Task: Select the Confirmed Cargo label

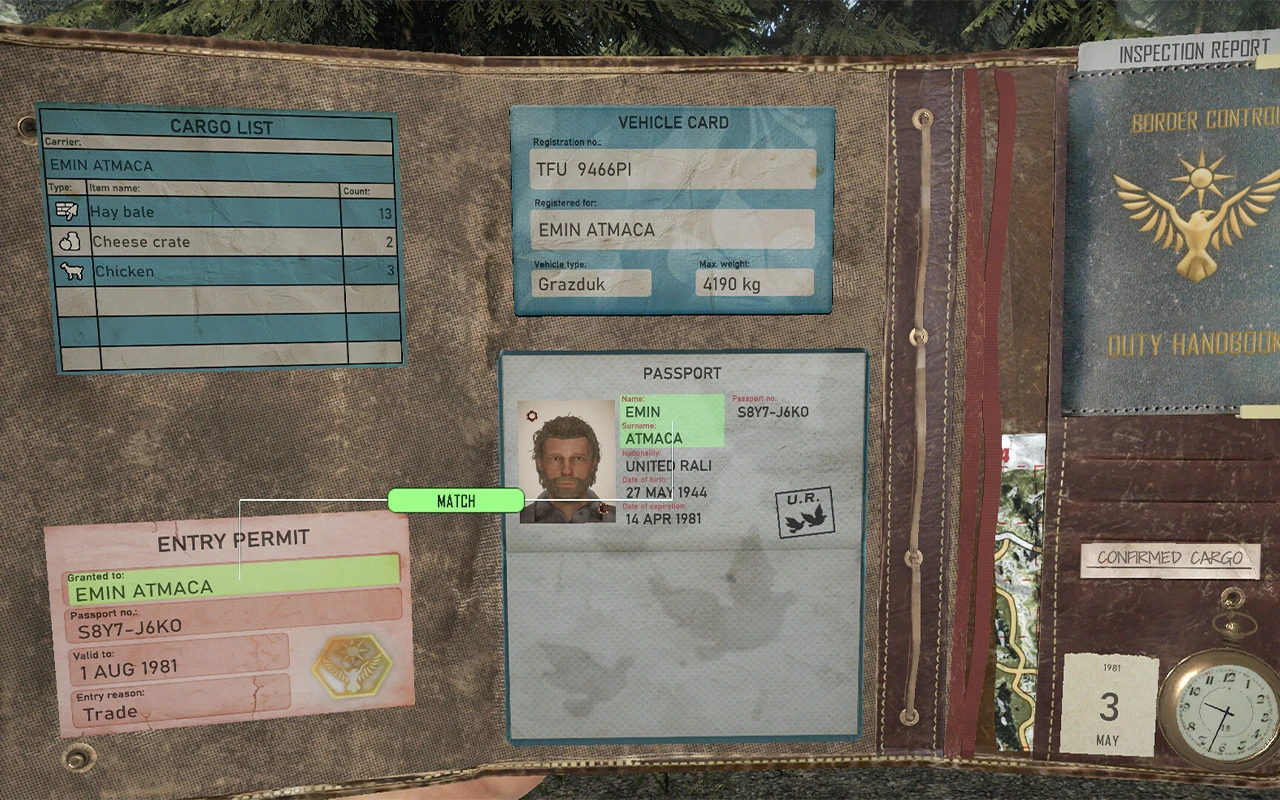Action: point(1169,558)
